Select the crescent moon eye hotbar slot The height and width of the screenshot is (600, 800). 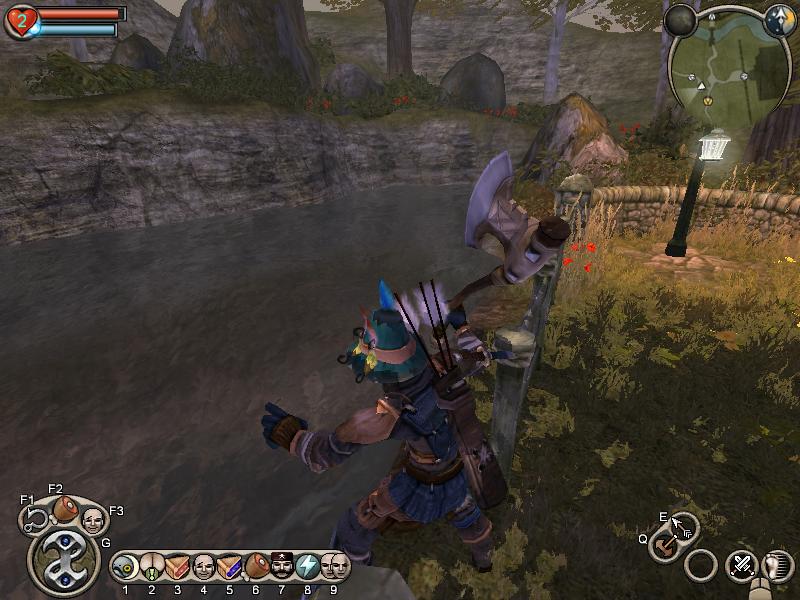click(126, 566)
